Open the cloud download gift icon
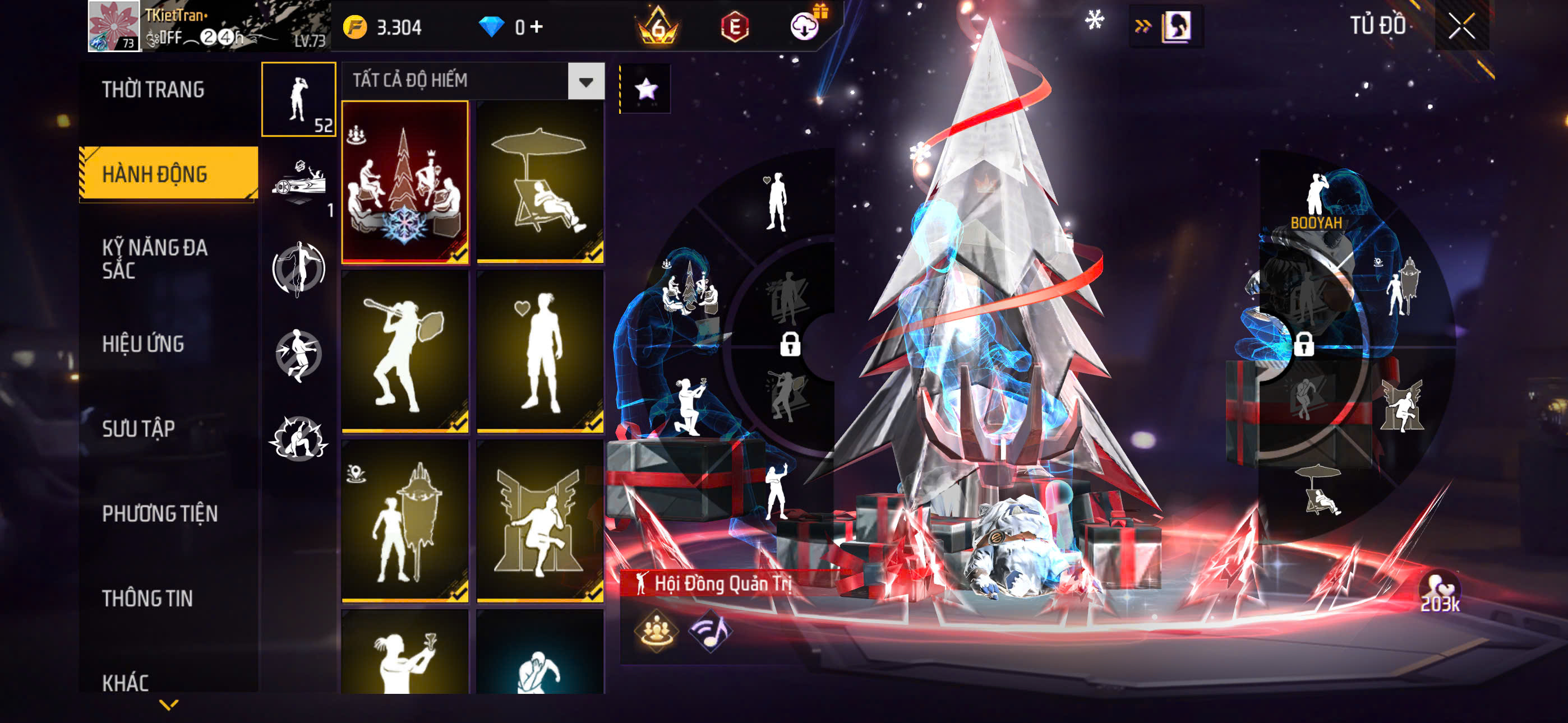1568x723 pixels. pyautogui.click(x=805, y=26)
